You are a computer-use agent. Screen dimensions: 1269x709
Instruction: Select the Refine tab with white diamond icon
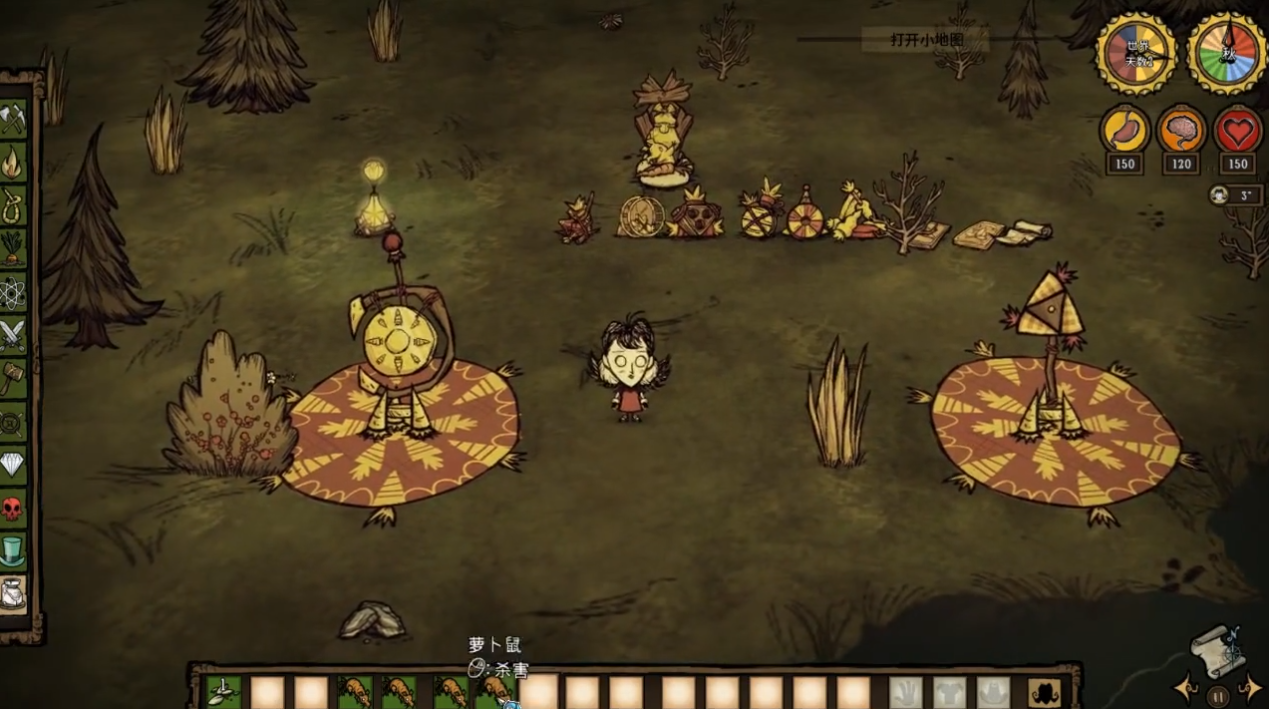(x=13, y=464)
